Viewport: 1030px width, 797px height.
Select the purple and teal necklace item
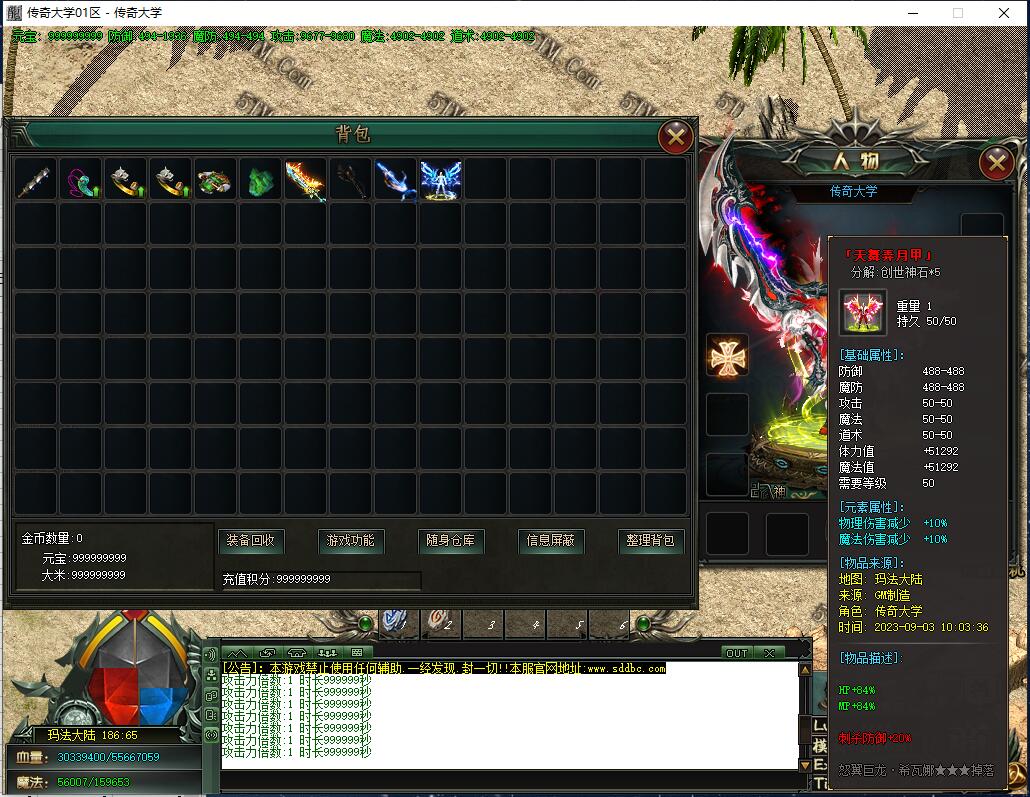point(80,180)
